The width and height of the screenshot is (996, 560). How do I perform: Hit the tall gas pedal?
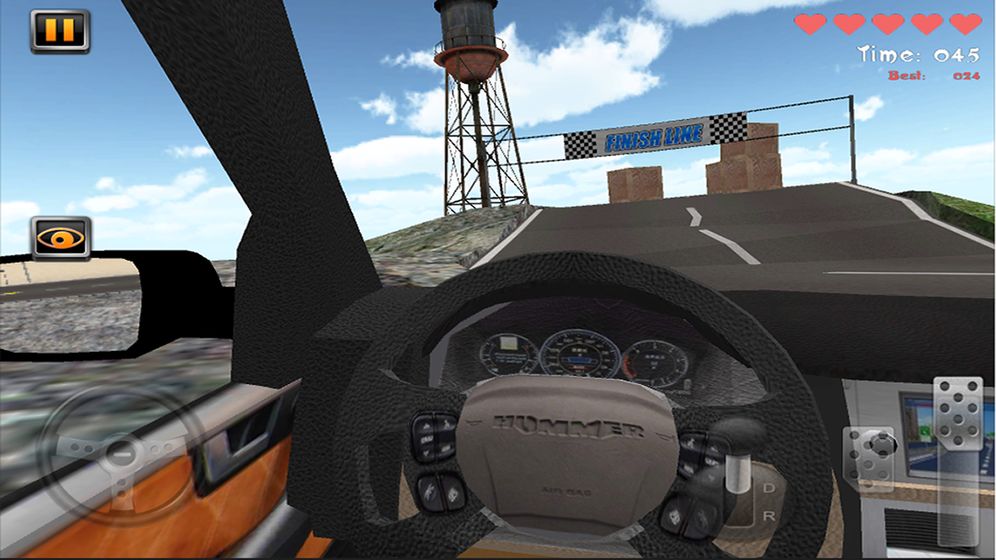tap(958, 414)
